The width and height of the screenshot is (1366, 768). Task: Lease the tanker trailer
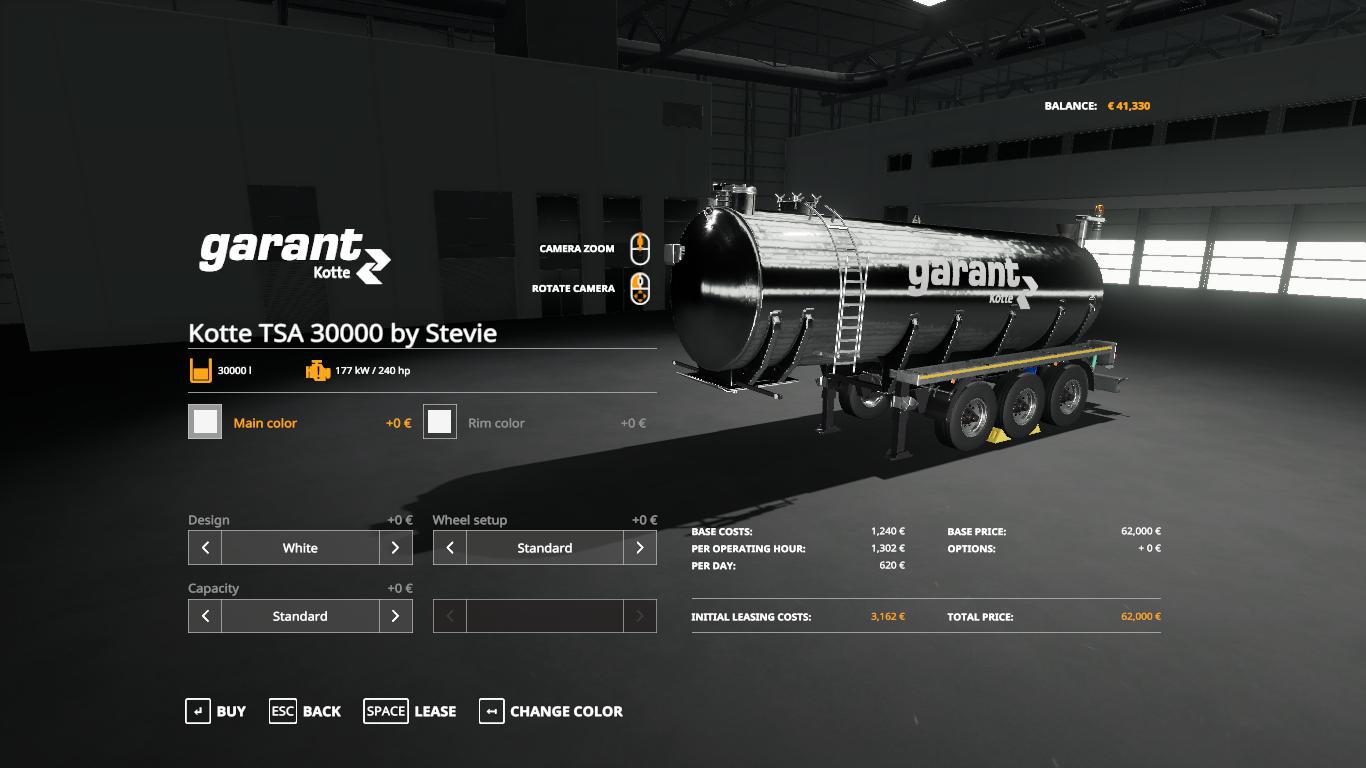[x=410, y=711]
